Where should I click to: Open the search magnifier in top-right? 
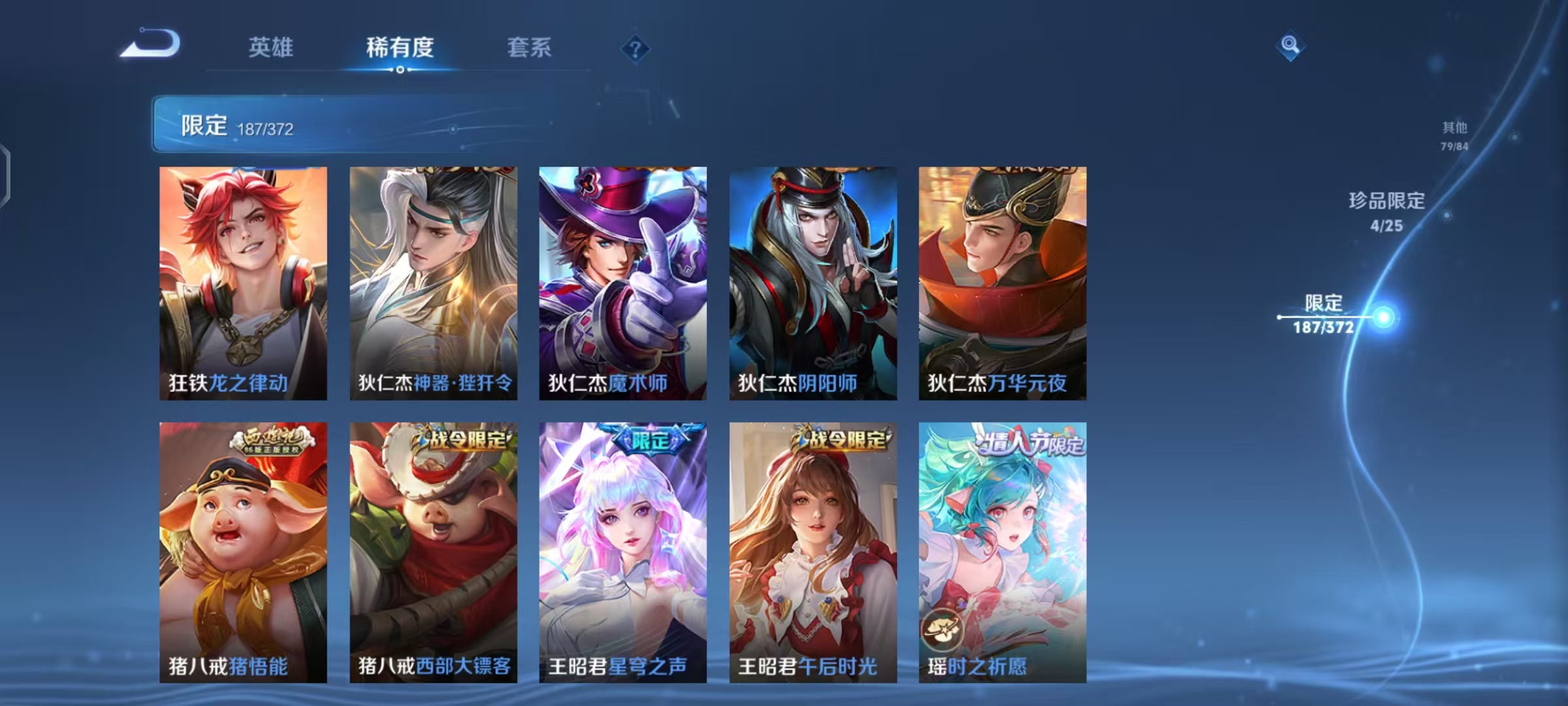[x=1290, y=46]
